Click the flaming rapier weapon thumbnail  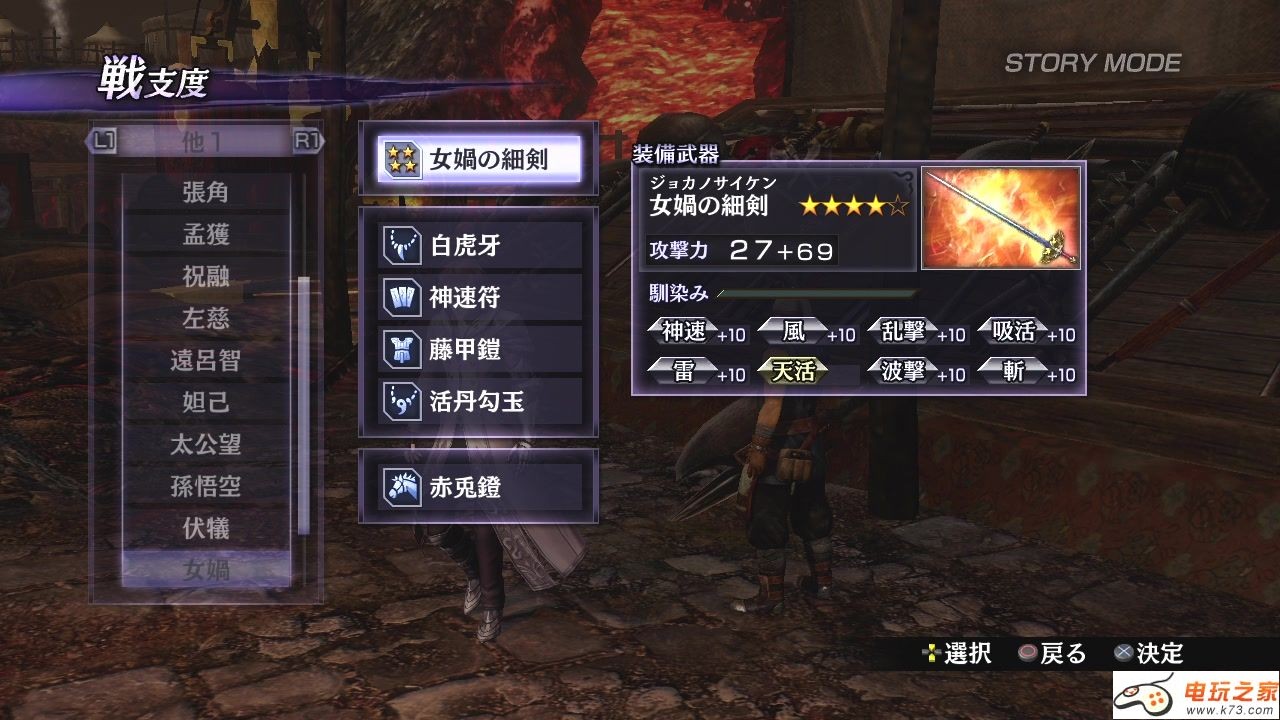(x=1000, y=218)
